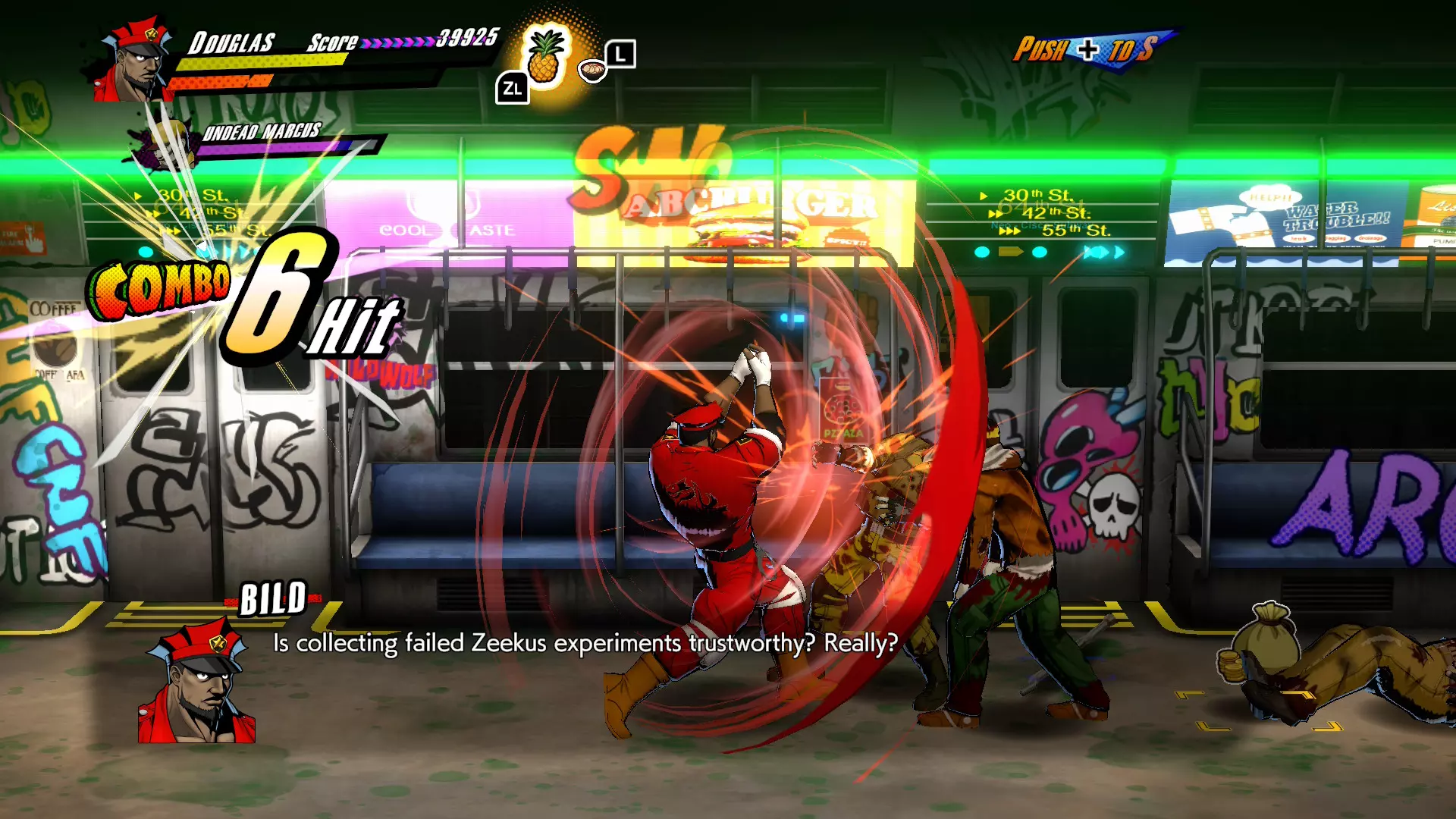Image resolution: width=1456 pixels, height=819 pixels.
Task: Choose the small food bowl item icon
Action: click(x=592, y=71)
